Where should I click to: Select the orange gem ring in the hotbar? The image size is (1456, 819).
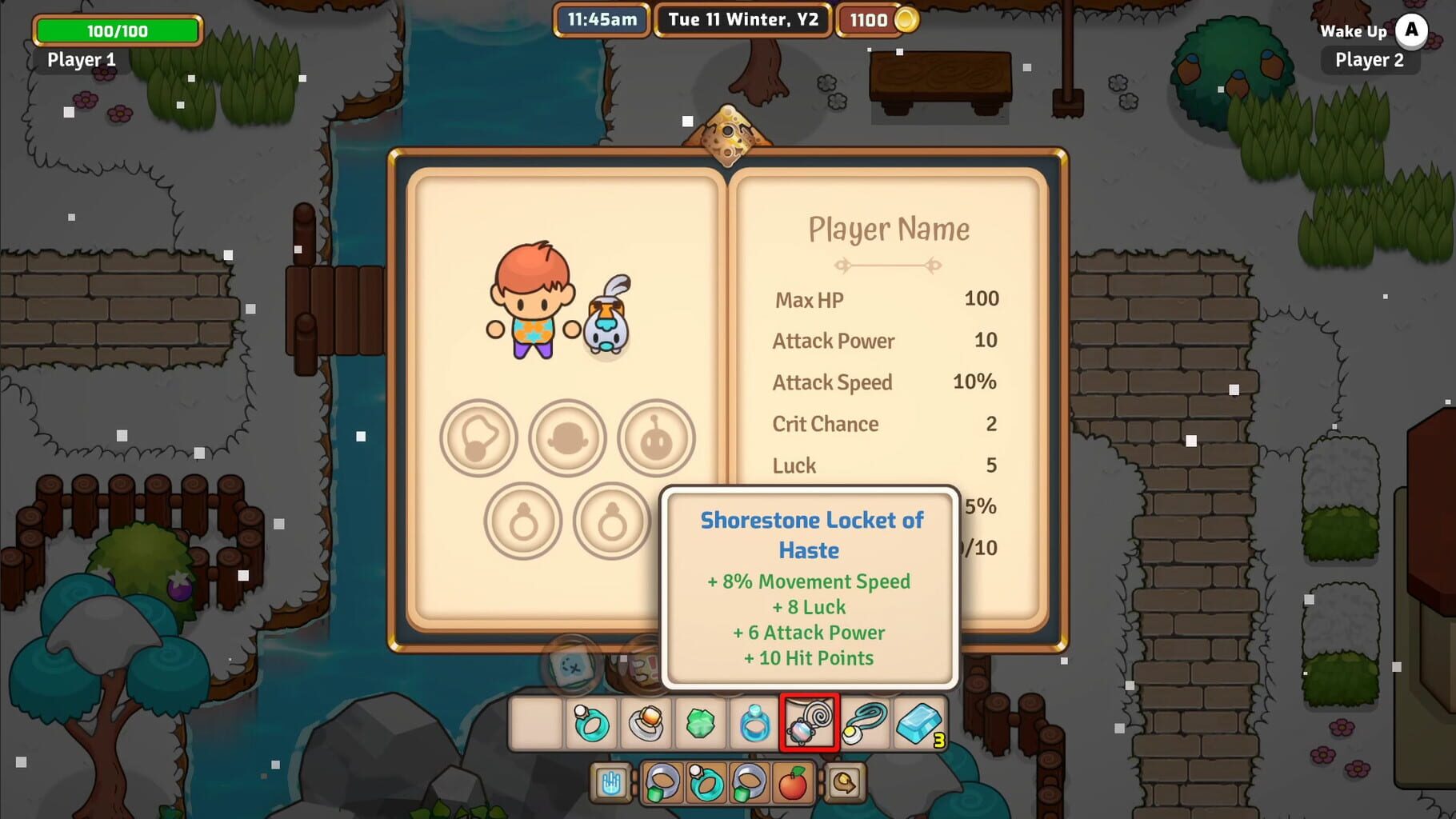tap(645, 722)
